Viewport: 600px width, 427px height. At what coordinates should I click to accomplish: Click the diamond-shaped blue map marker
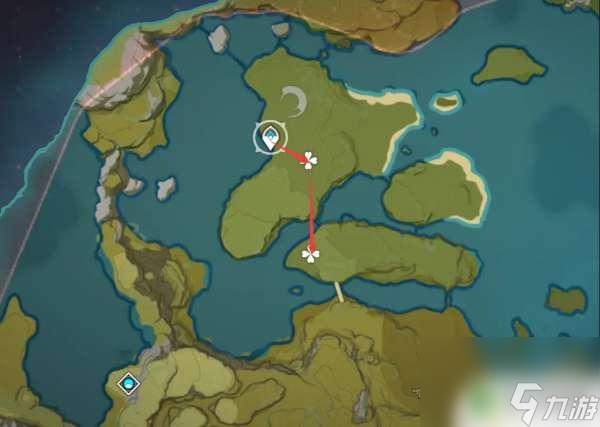[x=128, y=383]
